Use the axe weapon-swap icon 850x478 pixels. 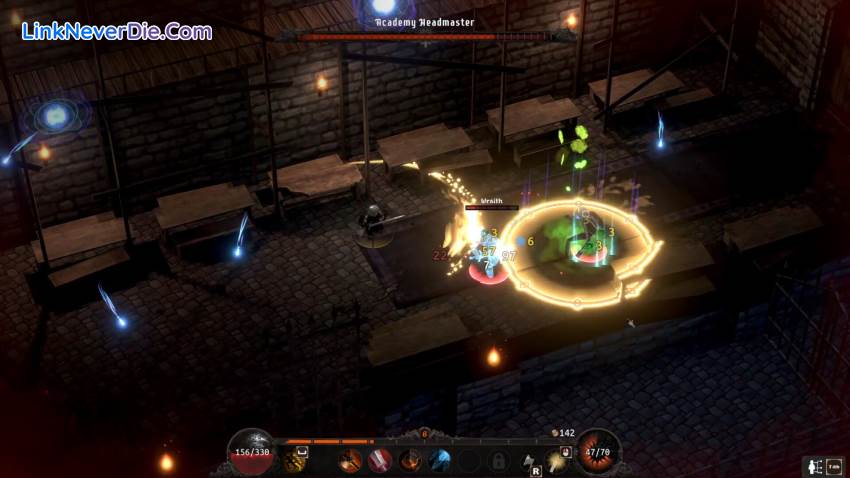(529, 461)
